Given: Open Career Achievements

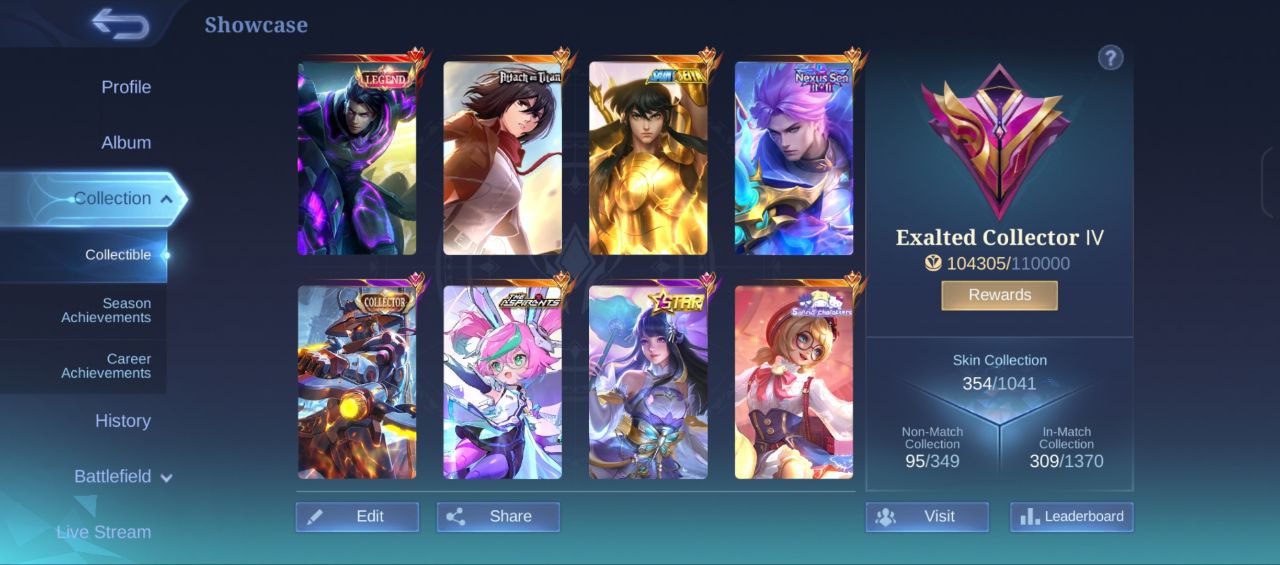Looking at the screenshot, I should (106, 366).
